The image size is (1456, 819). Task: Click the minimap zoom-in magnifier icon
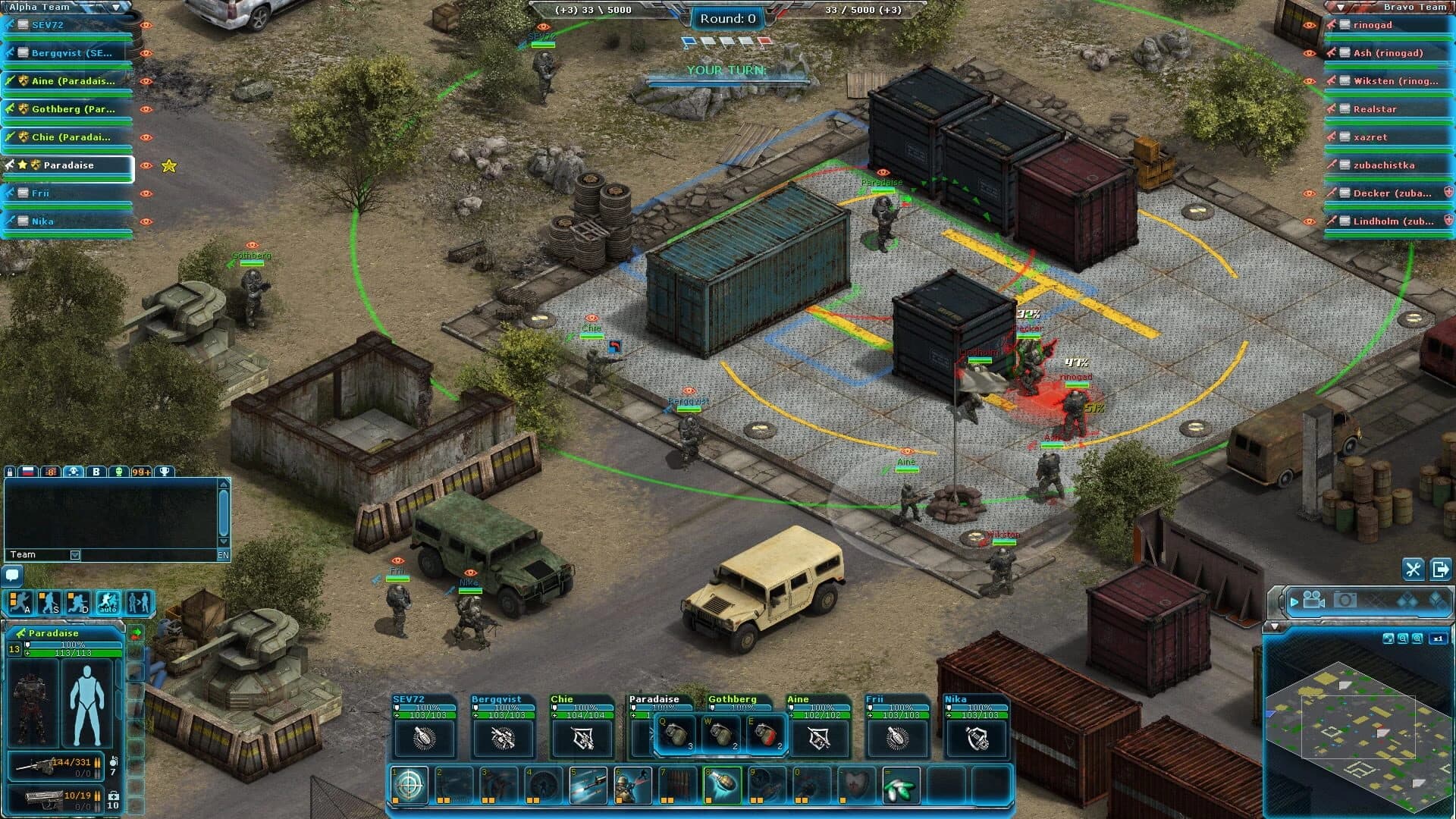pos(1417,639)
